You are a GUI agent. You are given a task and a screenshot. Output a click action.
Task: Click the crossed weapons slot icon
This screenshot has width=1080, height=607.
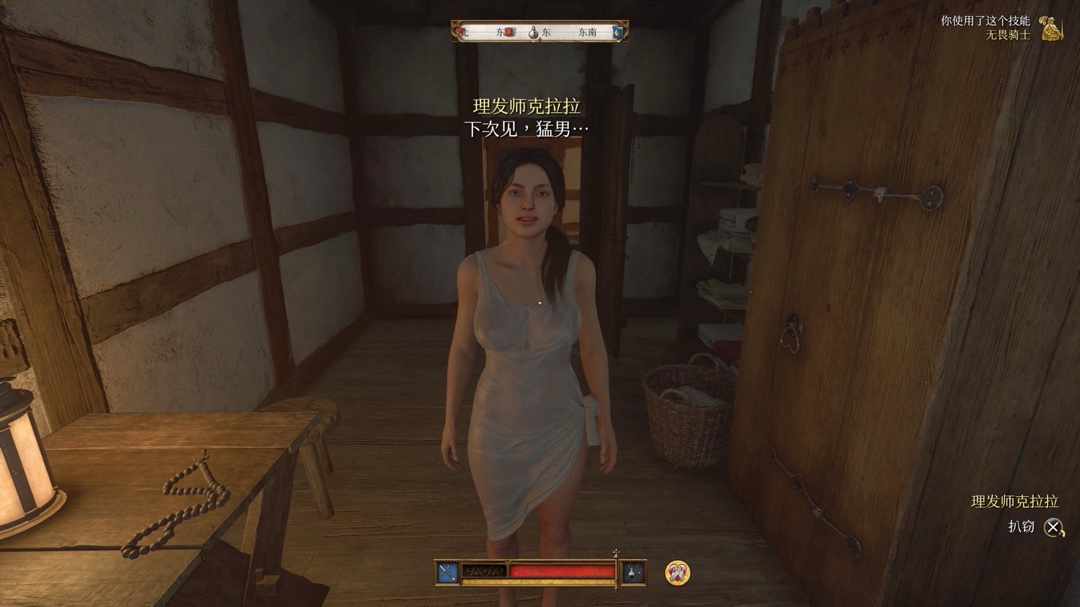pos(447,572)
